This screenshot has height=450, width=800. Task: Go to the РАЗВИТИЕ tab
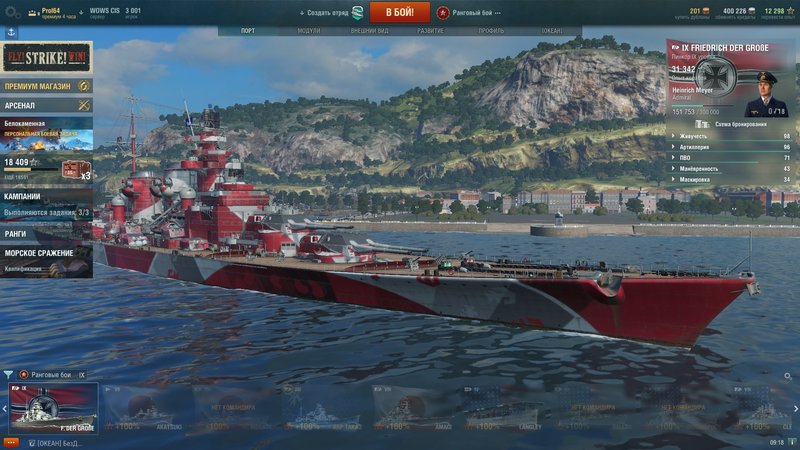click(430, 31)
